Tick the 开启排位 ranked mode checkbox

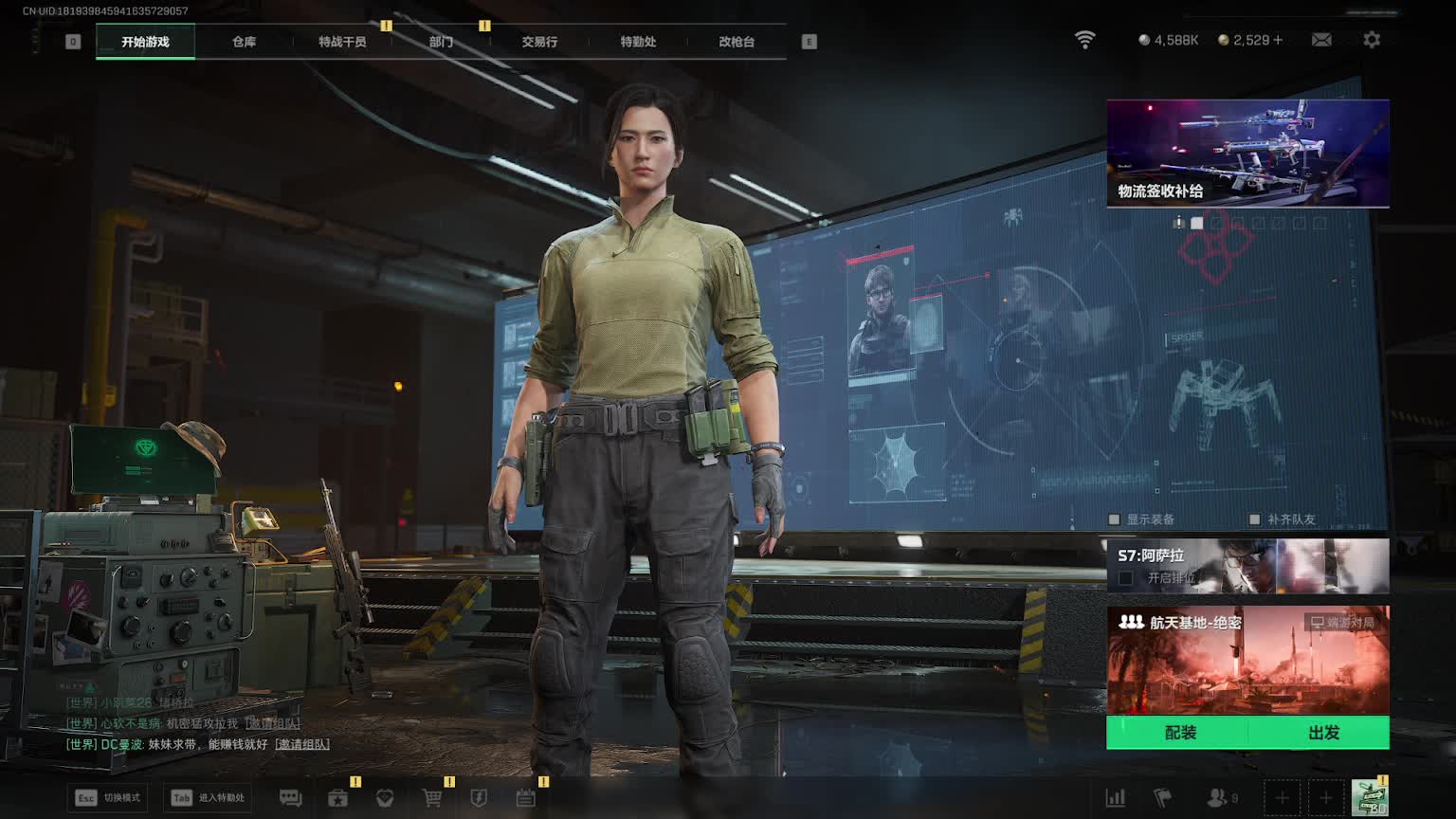1126,577
